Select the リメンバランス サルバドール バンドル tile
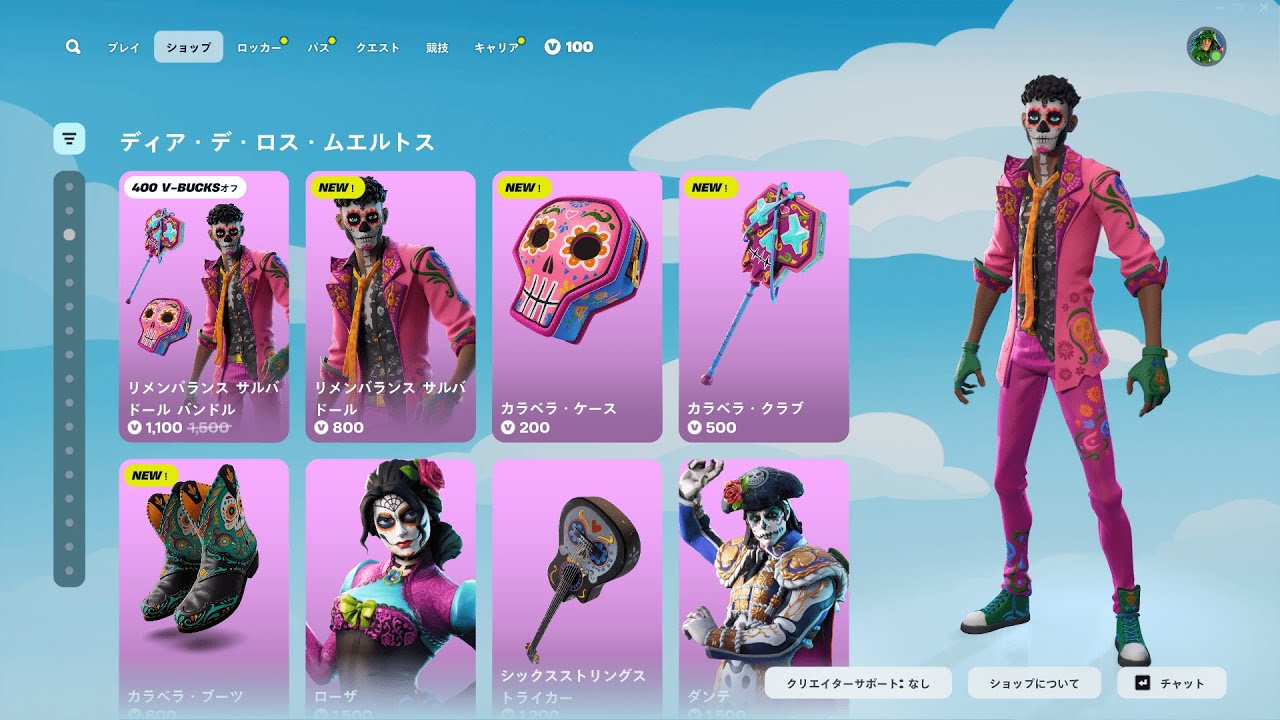 coord(204,306)
